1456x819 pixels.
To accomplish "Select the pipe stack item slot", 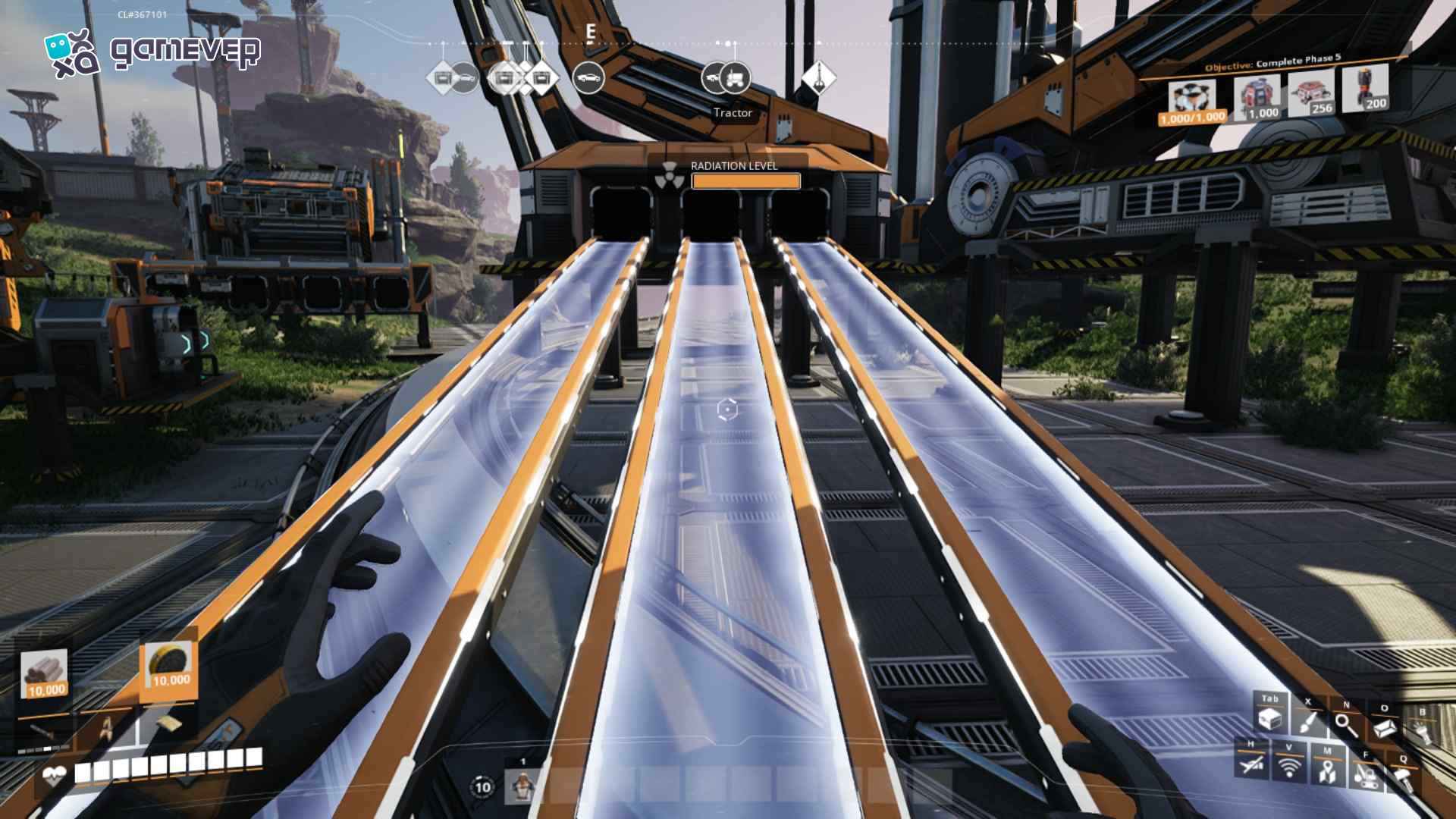I will pyautogui.click(x=45, y=674).
